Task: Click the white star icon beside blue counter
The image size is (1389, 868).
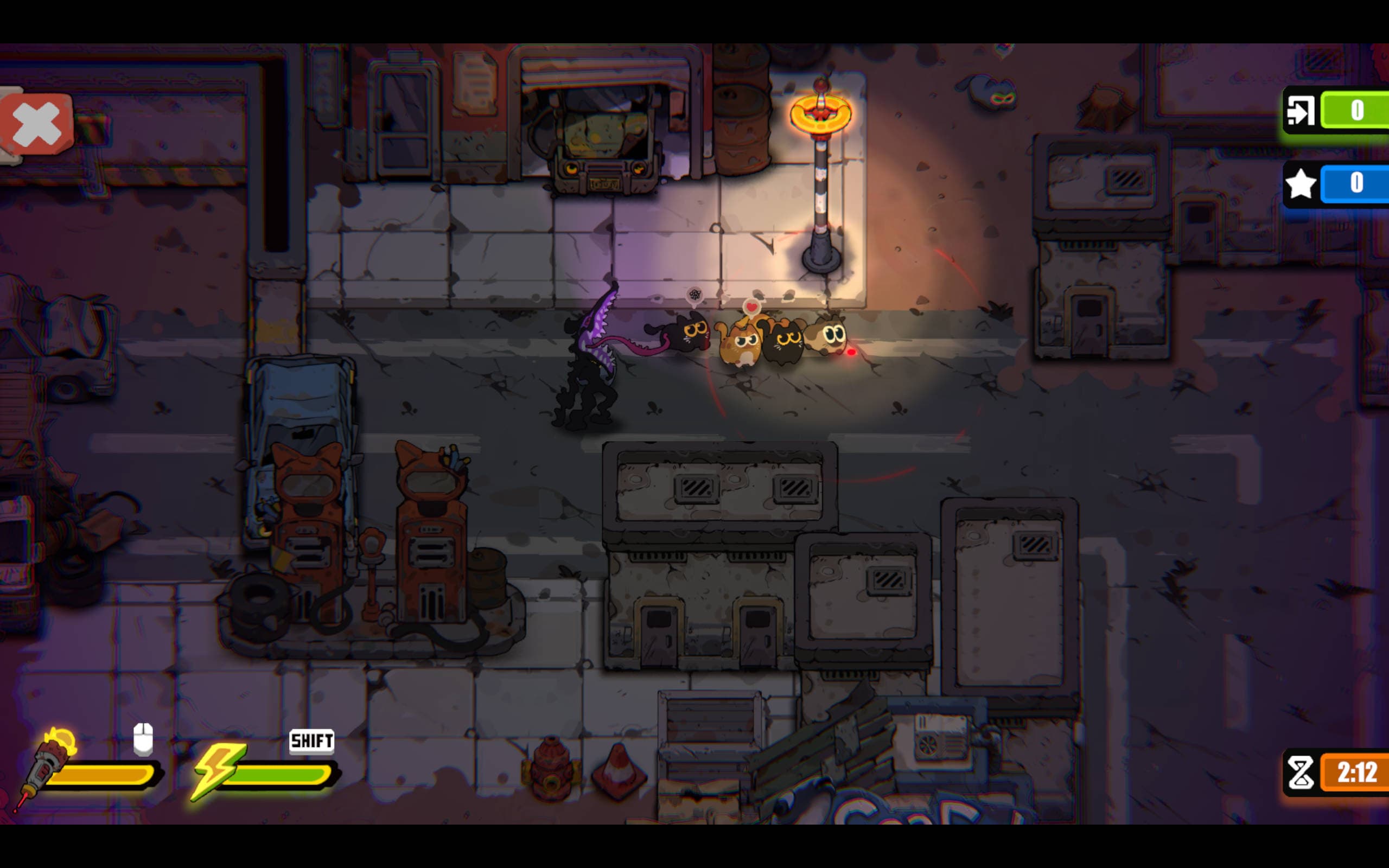Action: [1302, 184]
